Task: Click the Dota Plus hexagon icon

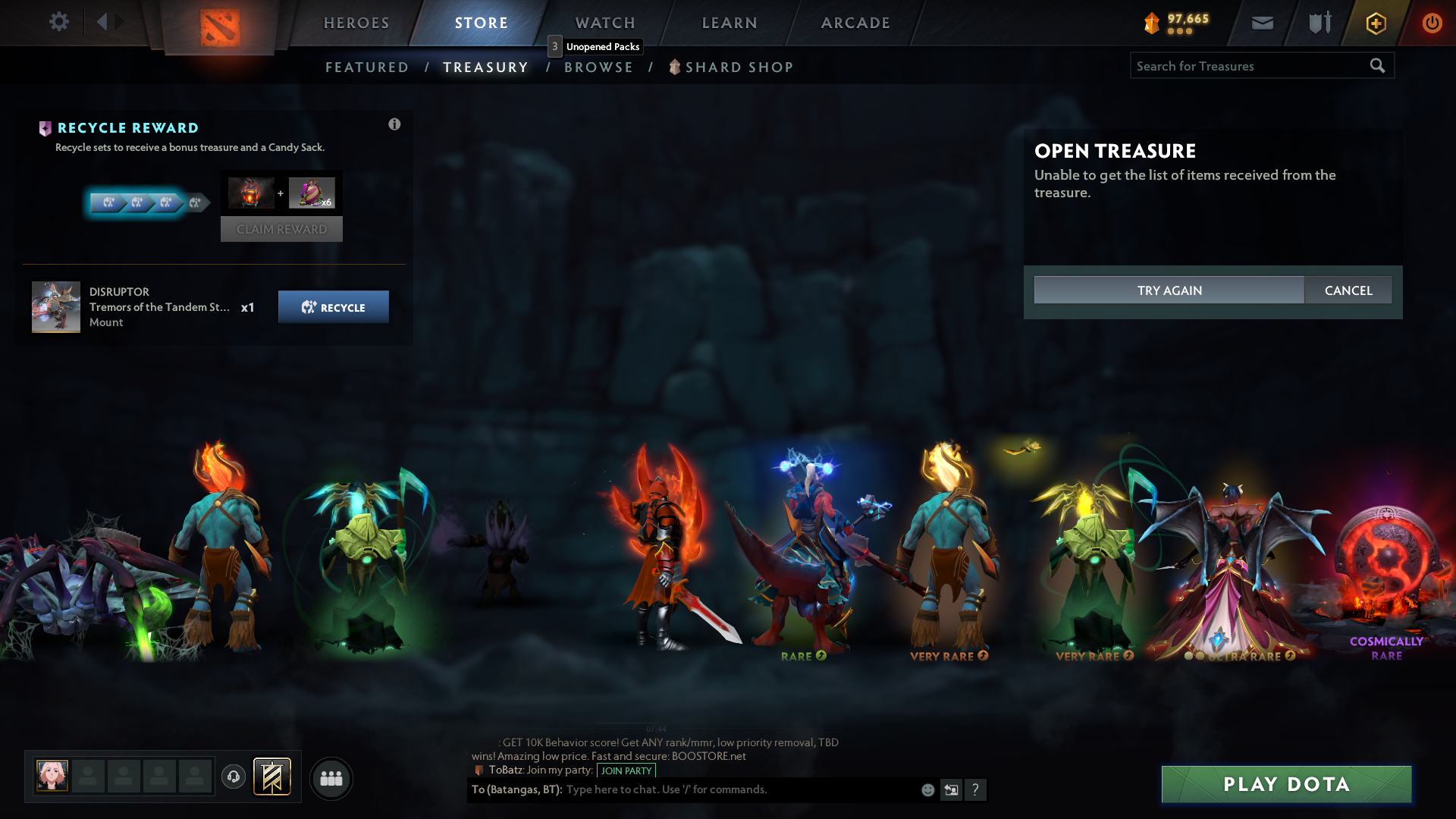Action: [x=1376, y=23]
